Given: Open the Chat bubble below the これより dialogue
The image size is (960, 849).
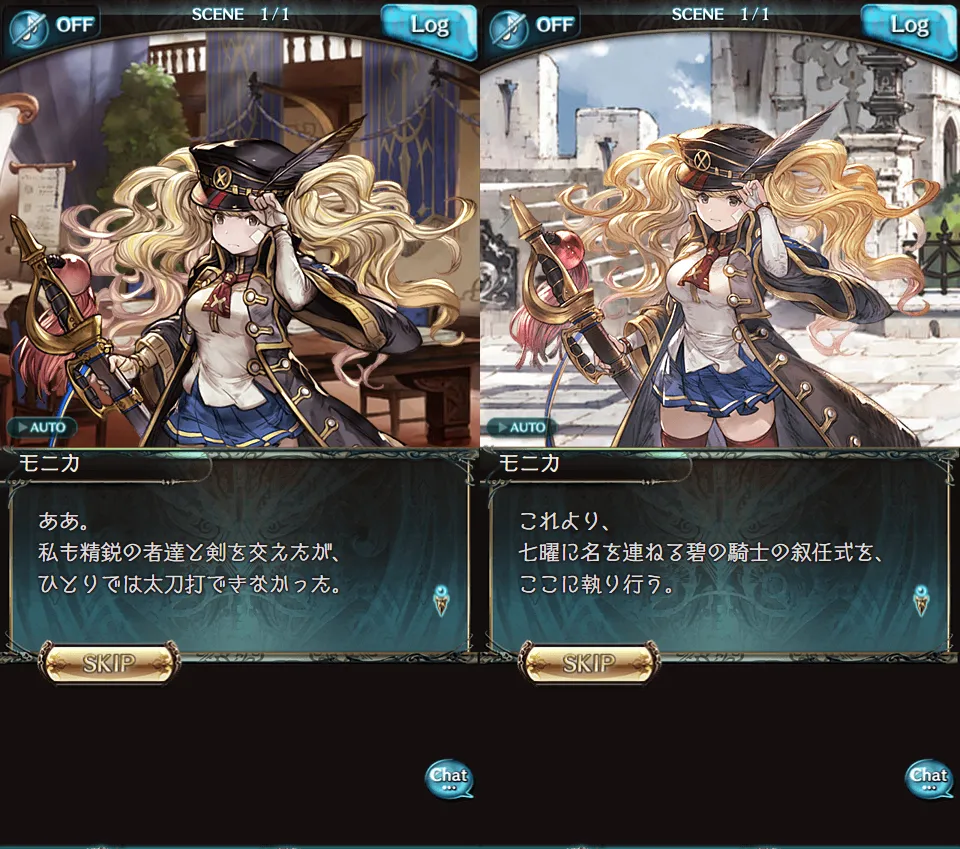Looking at the screenshot, I should click(x=928, y=778).
